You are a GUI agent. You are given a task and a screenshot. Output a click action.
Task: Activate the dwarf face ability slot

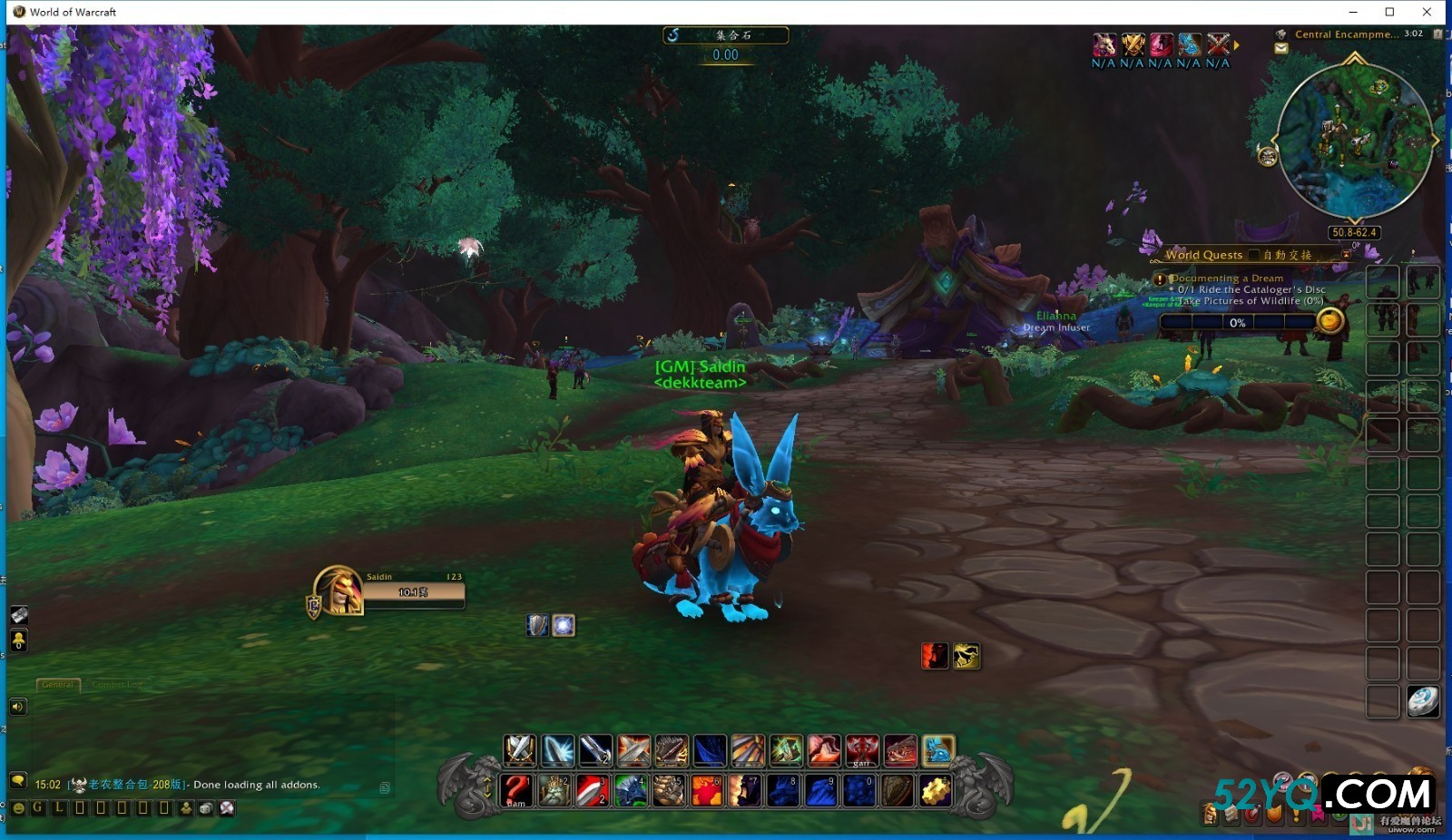click(555, 790)
